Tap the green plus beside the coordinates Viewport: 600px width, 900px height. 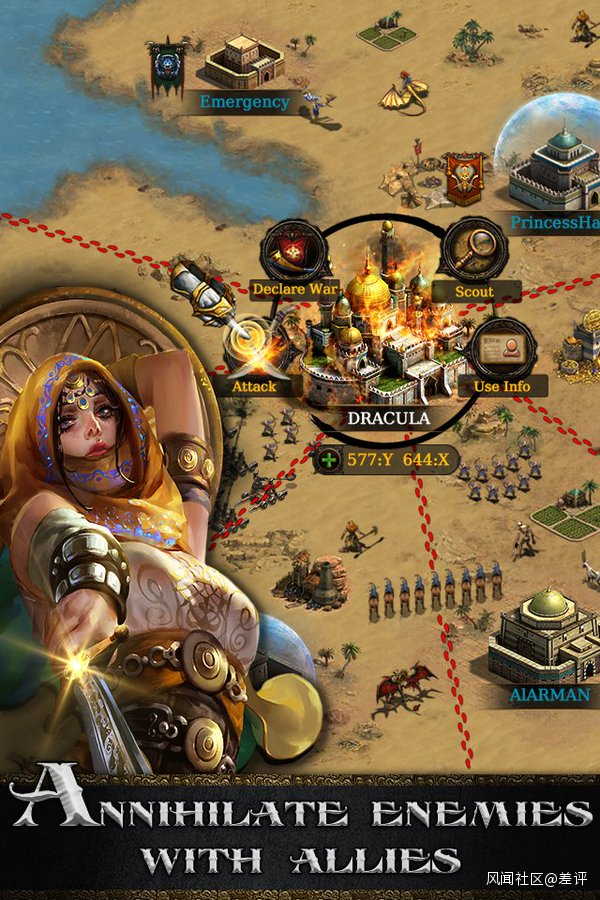tap(329, 460)
